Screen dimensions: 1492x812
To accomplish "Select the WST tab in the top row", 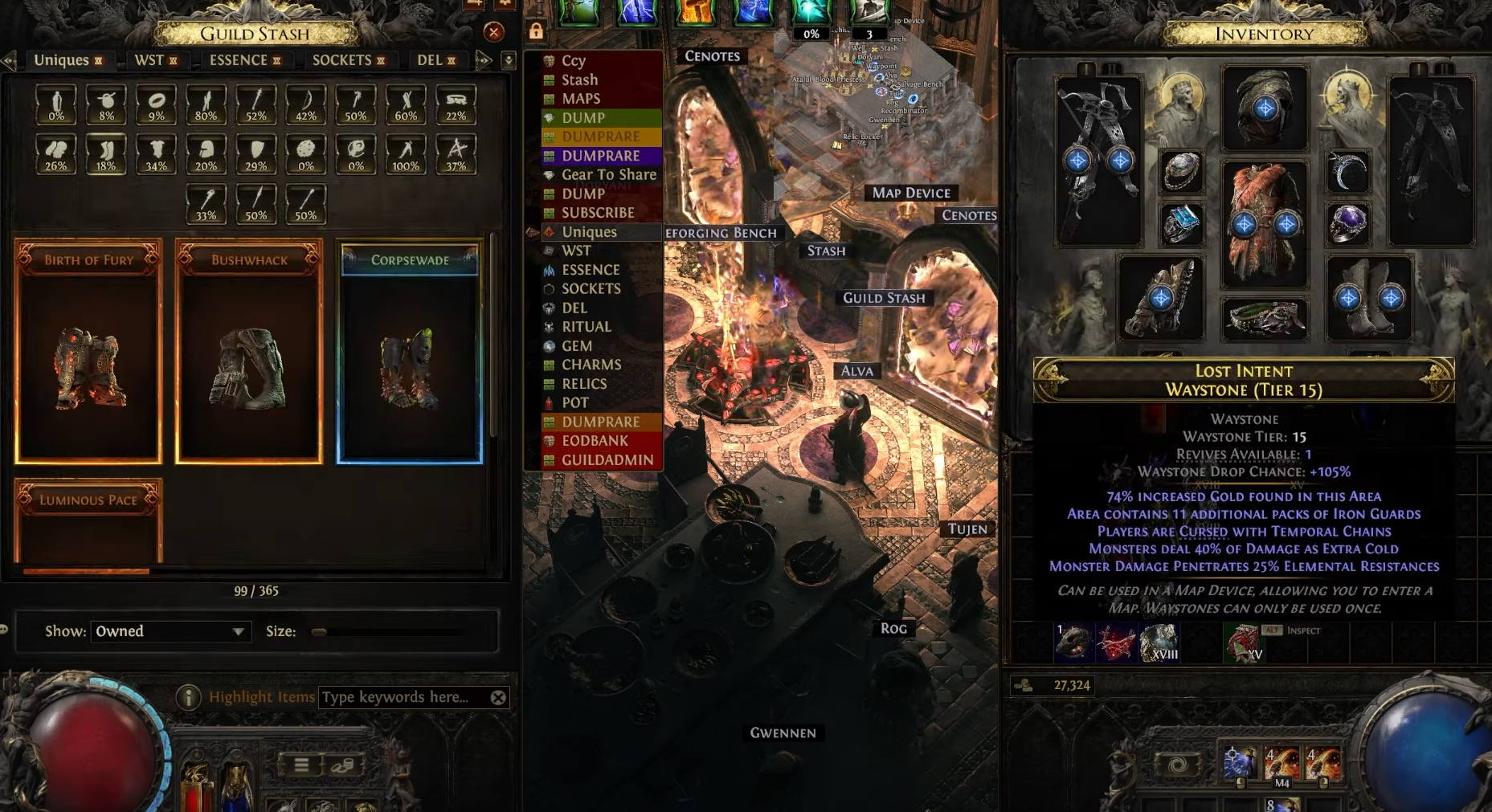I will (x=149, y=60).
